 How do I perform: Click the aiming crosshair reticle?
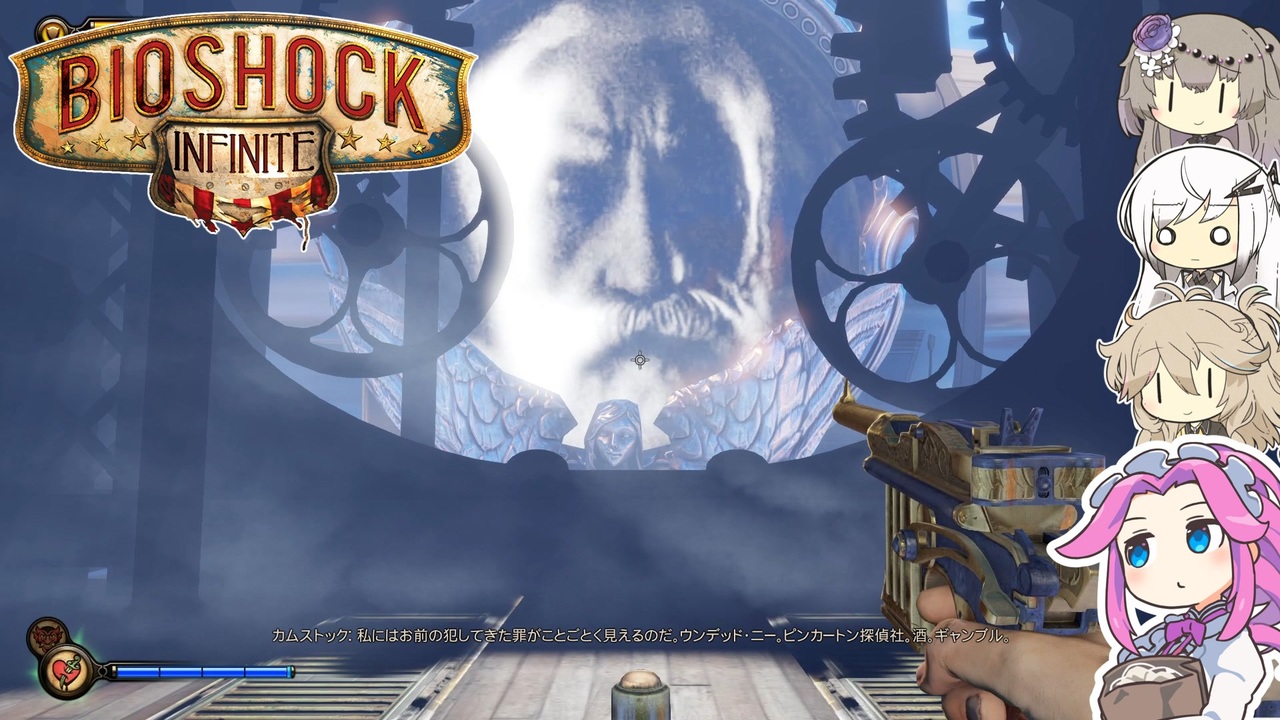640,360
